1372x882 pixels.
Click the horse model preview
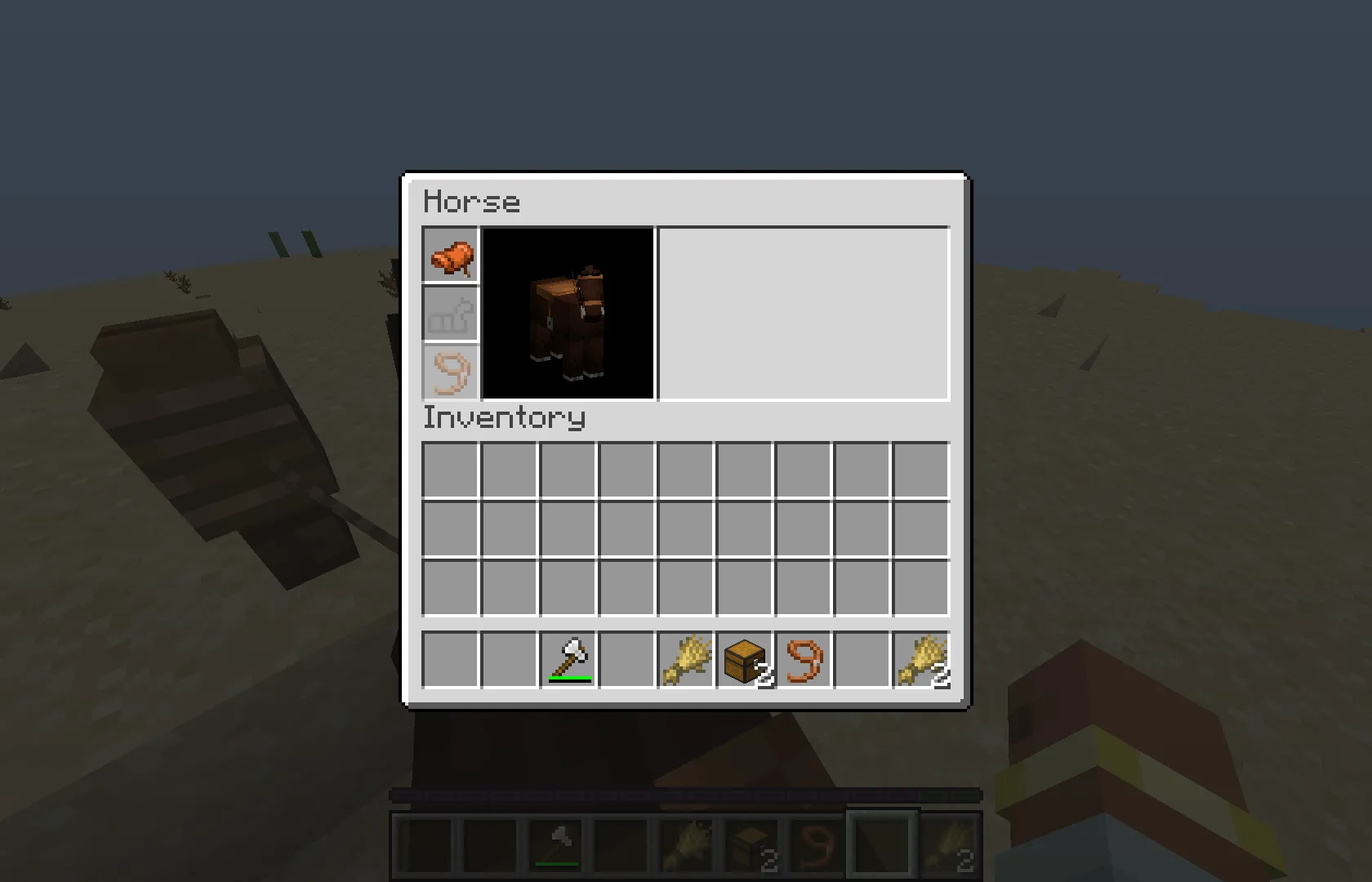tap(568, 313)
